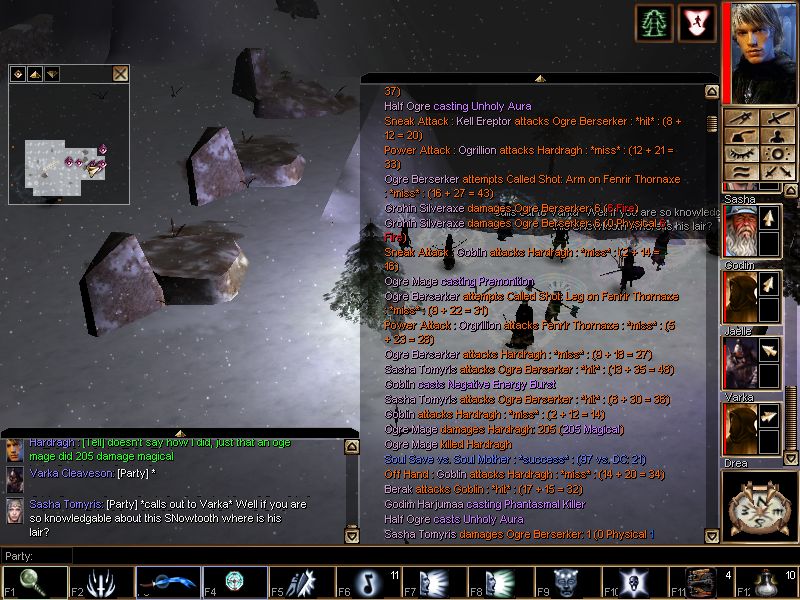Viewport: 800px width, 600px height.
Task: Select Sasha's party portrait
Action: pos(741,230)
